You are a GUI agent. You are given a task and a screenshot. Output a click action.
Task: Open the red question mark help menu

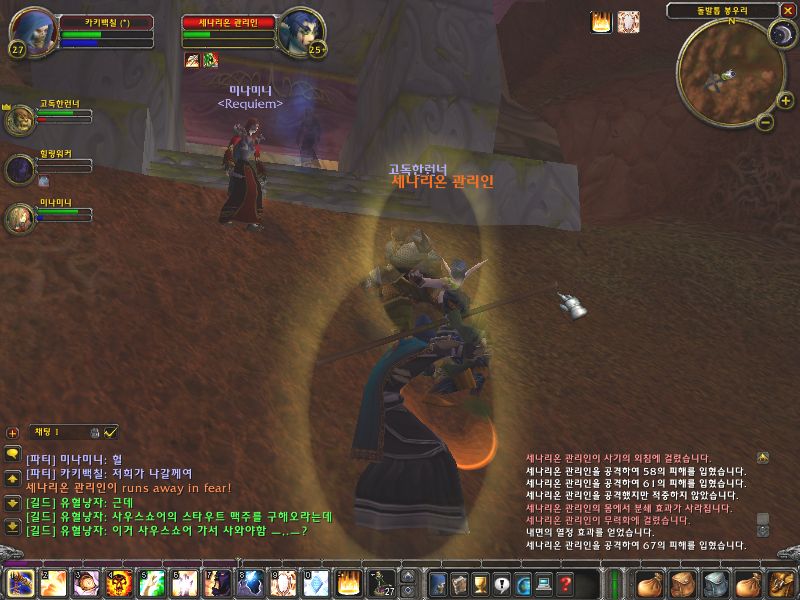(565, 583)
